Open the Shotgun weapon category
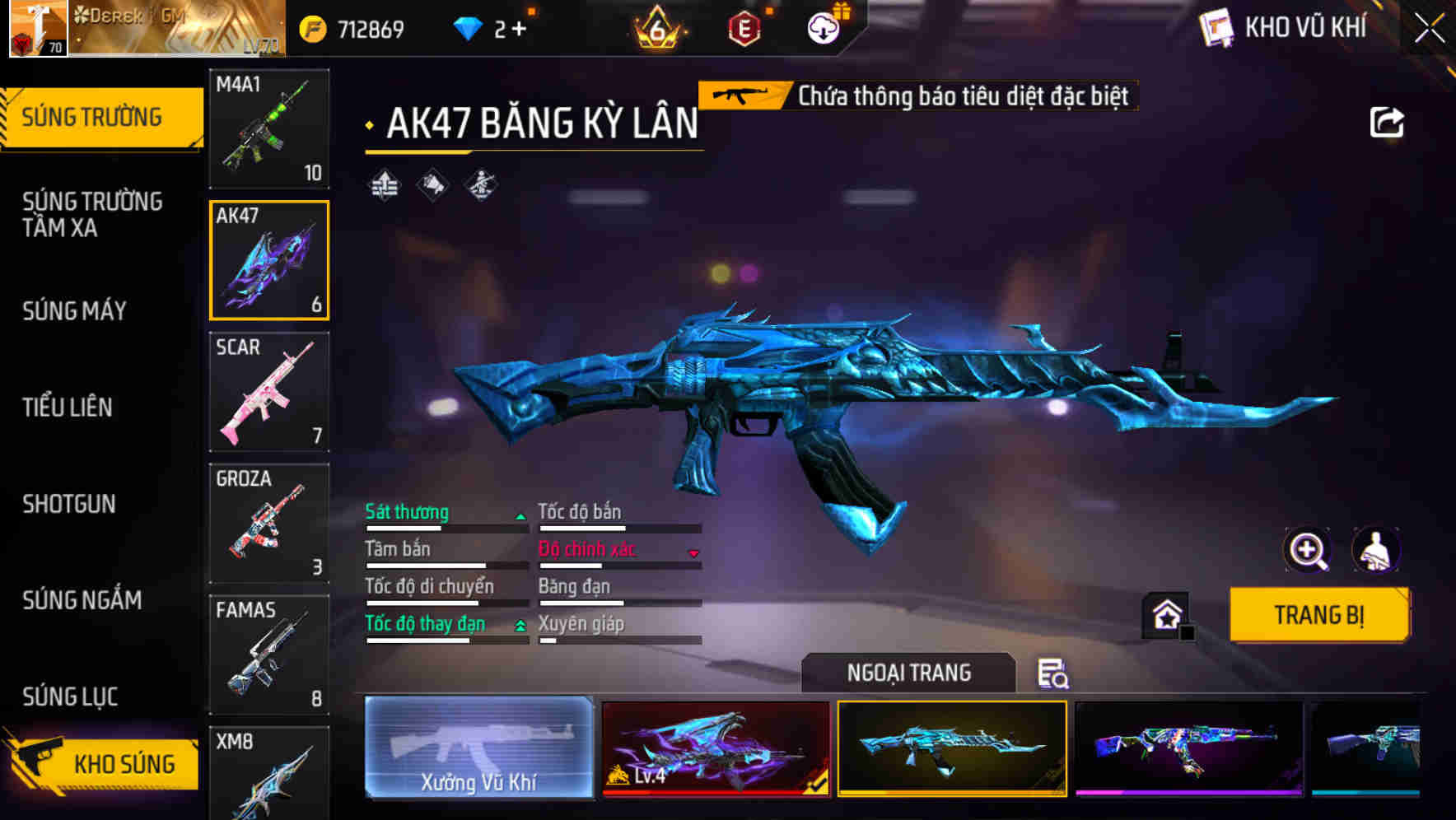The image size is (1456, 820). click(70, 504)
